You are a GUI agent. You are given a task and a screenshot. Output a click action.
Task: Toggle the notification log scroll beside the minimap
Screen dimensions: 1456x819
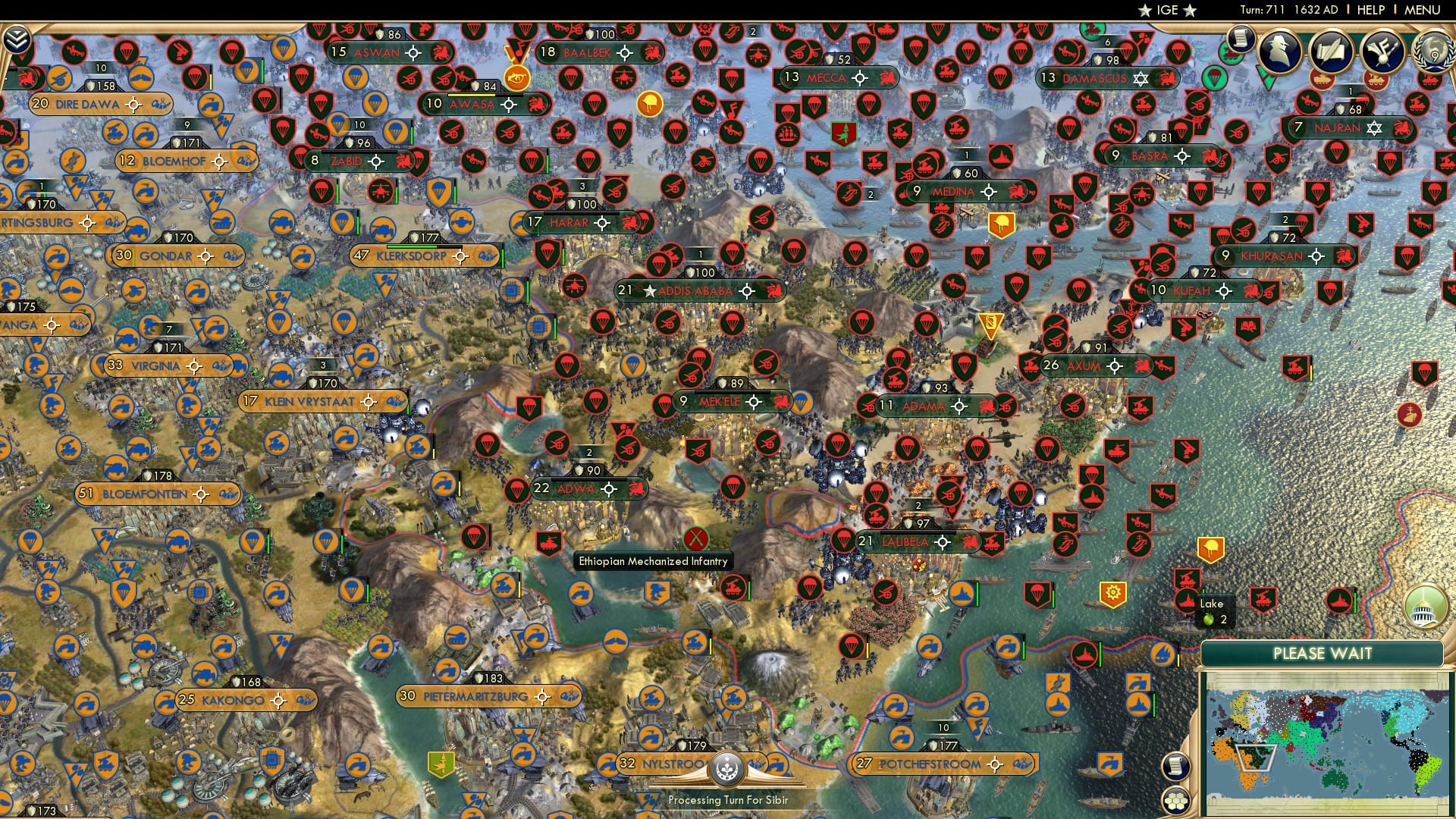1175,765
